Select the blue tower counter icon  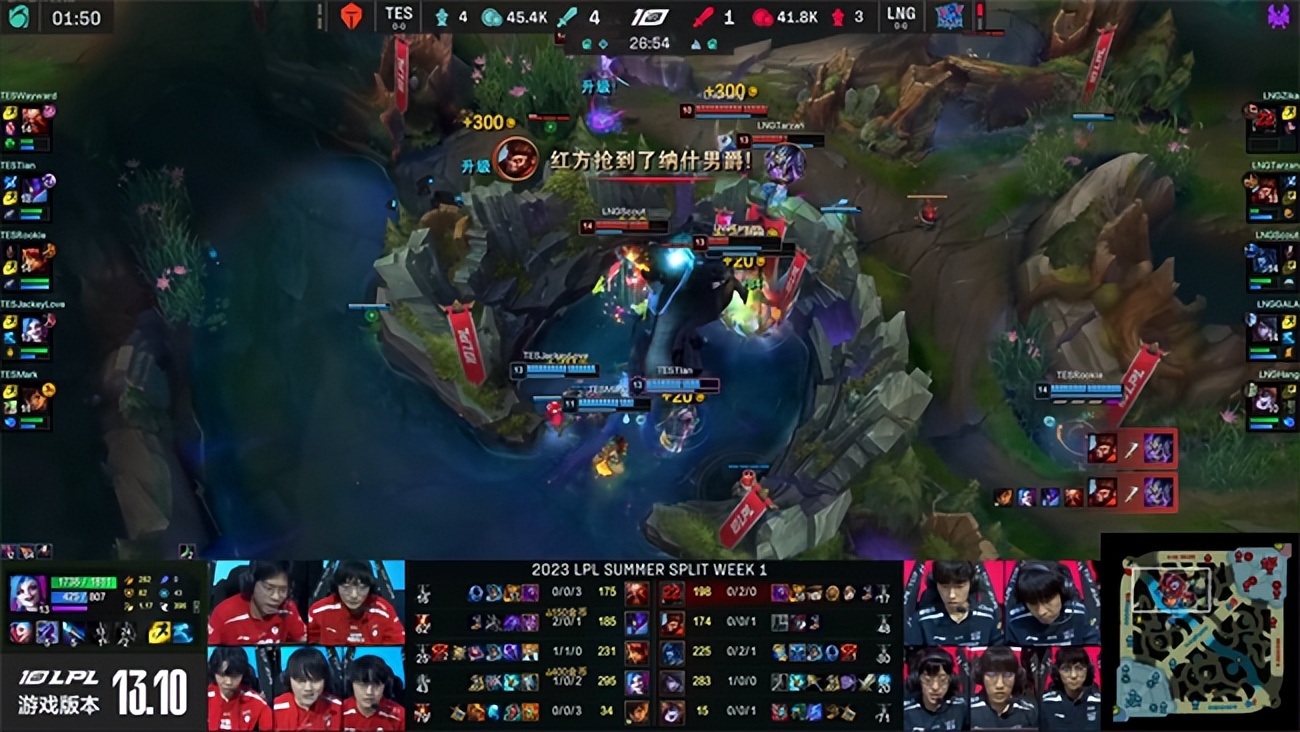(442, 16)
